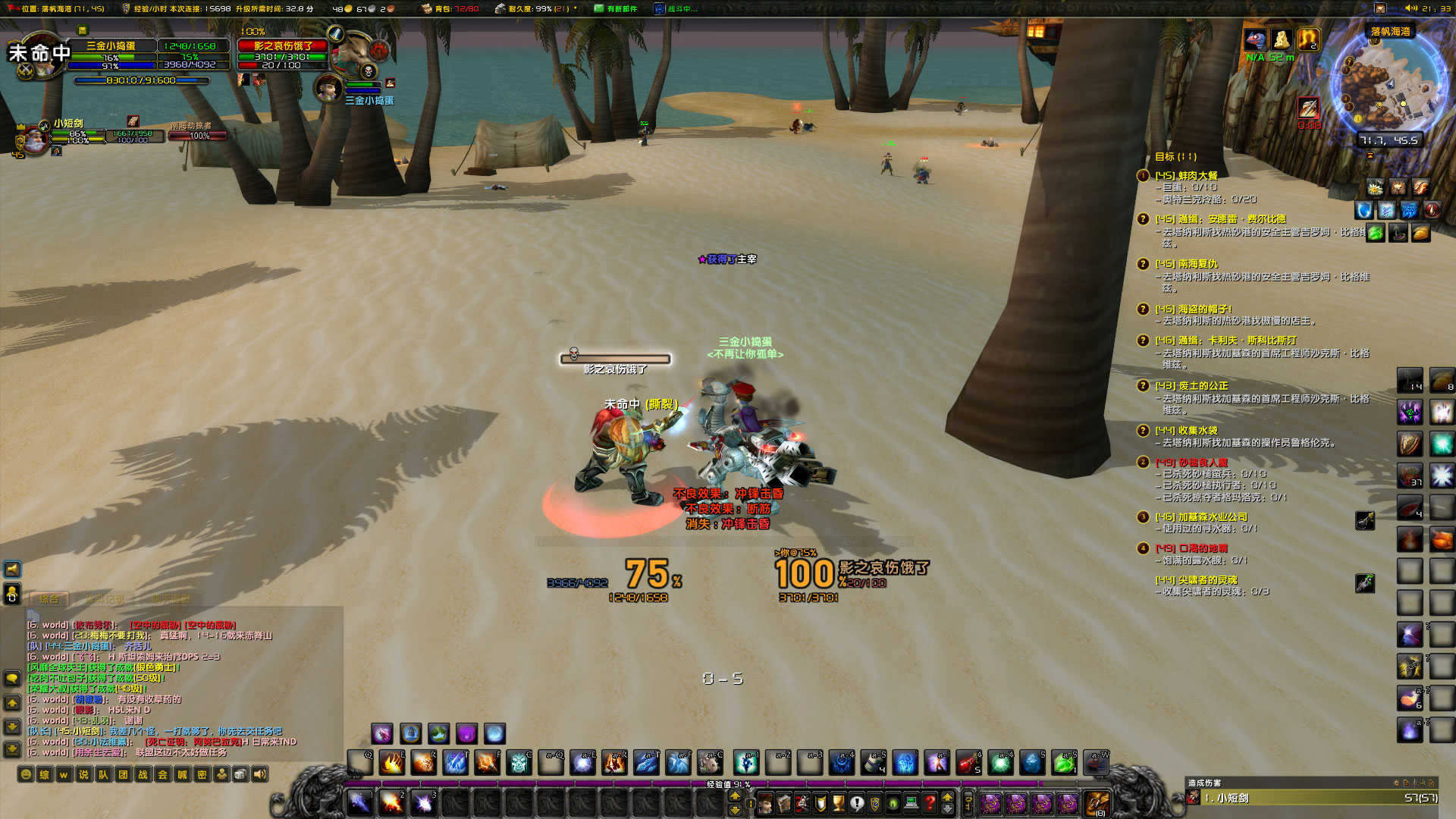Mute the speaker icon next to the chat buttons

tap(258, 774)
